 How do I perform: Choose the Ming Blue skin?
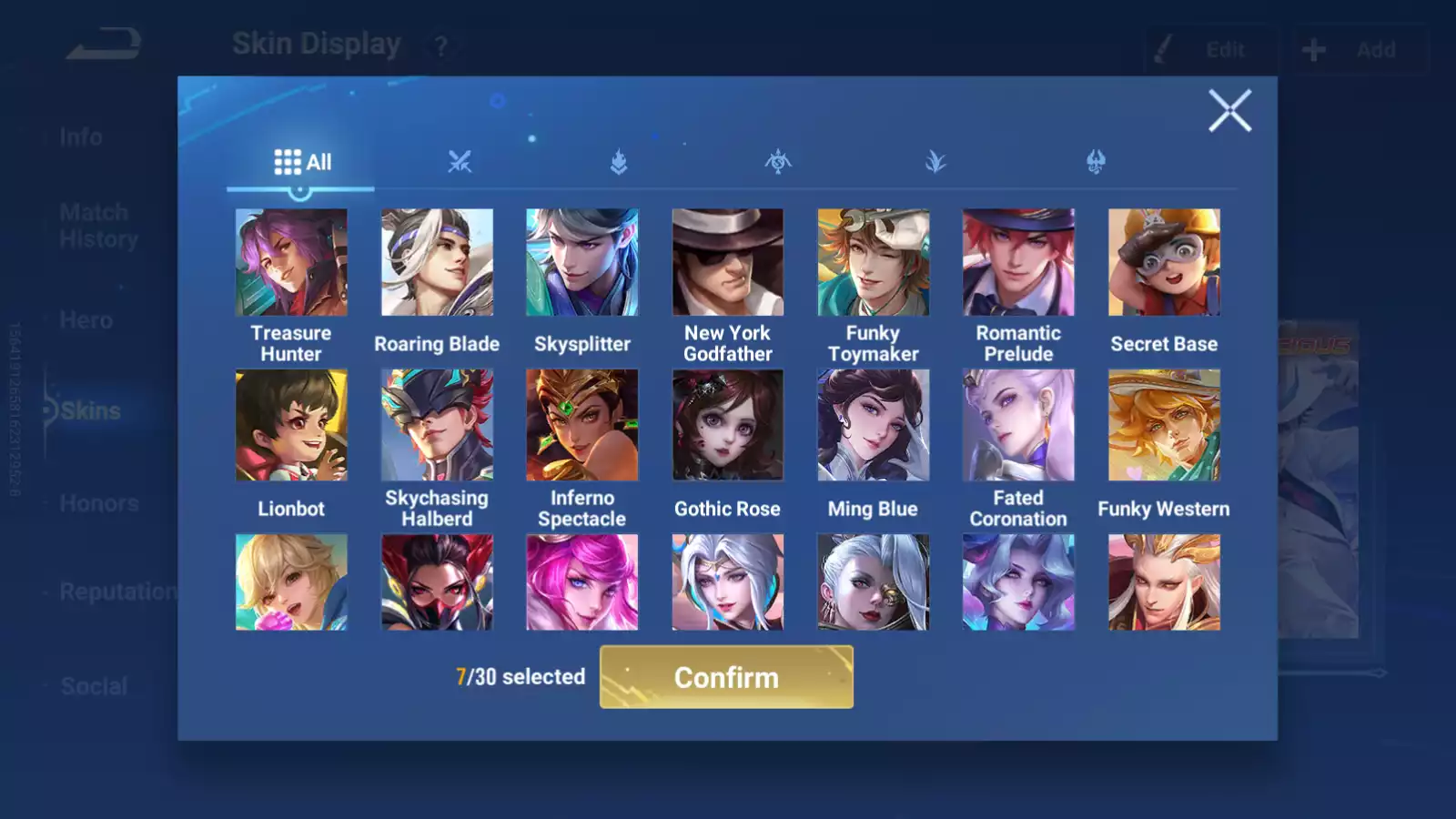(873, 425)
